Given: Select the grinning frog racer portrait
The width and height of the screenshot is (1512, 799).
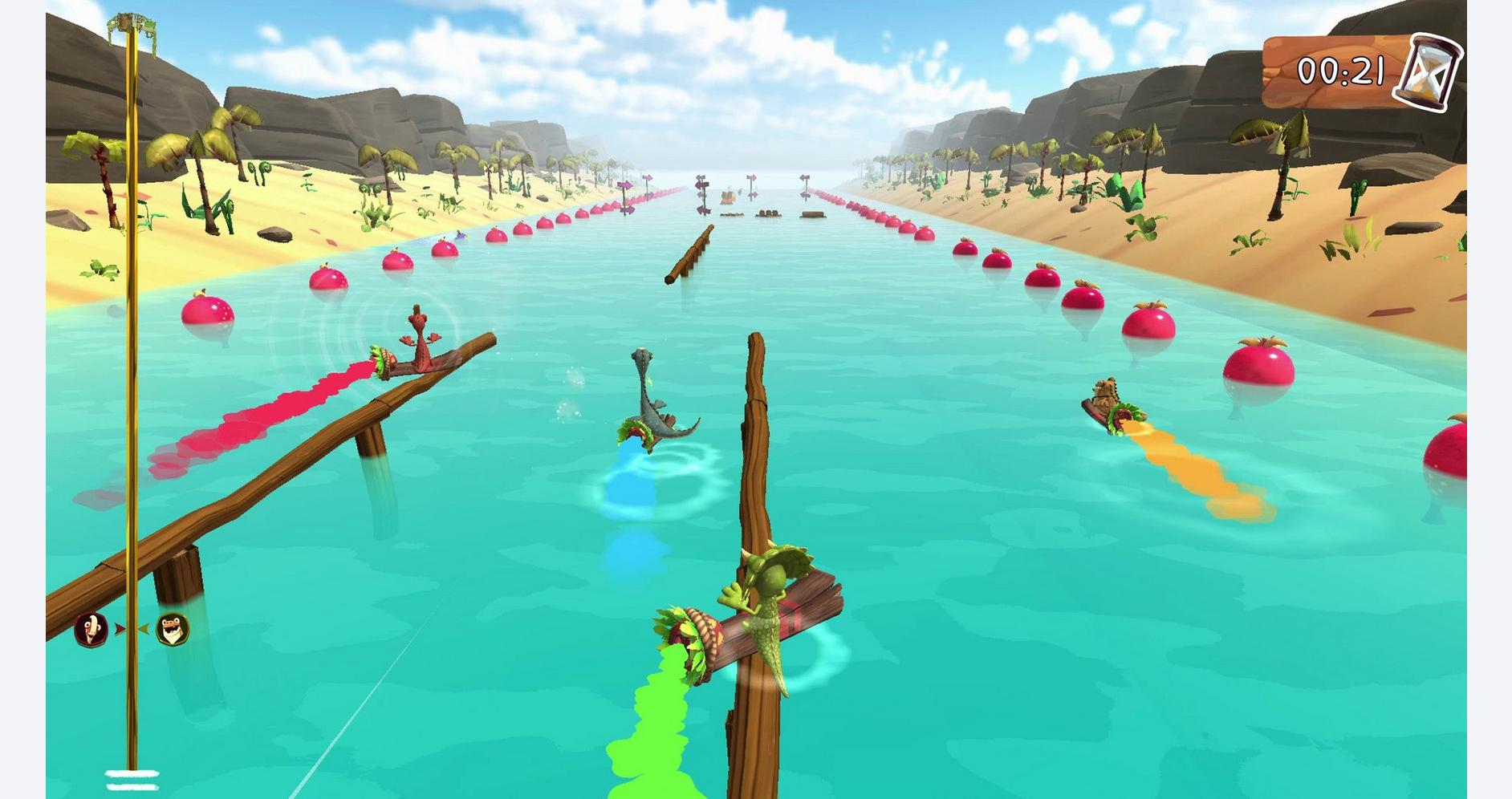Looking at the screenshot, I should tap(171, 630).
